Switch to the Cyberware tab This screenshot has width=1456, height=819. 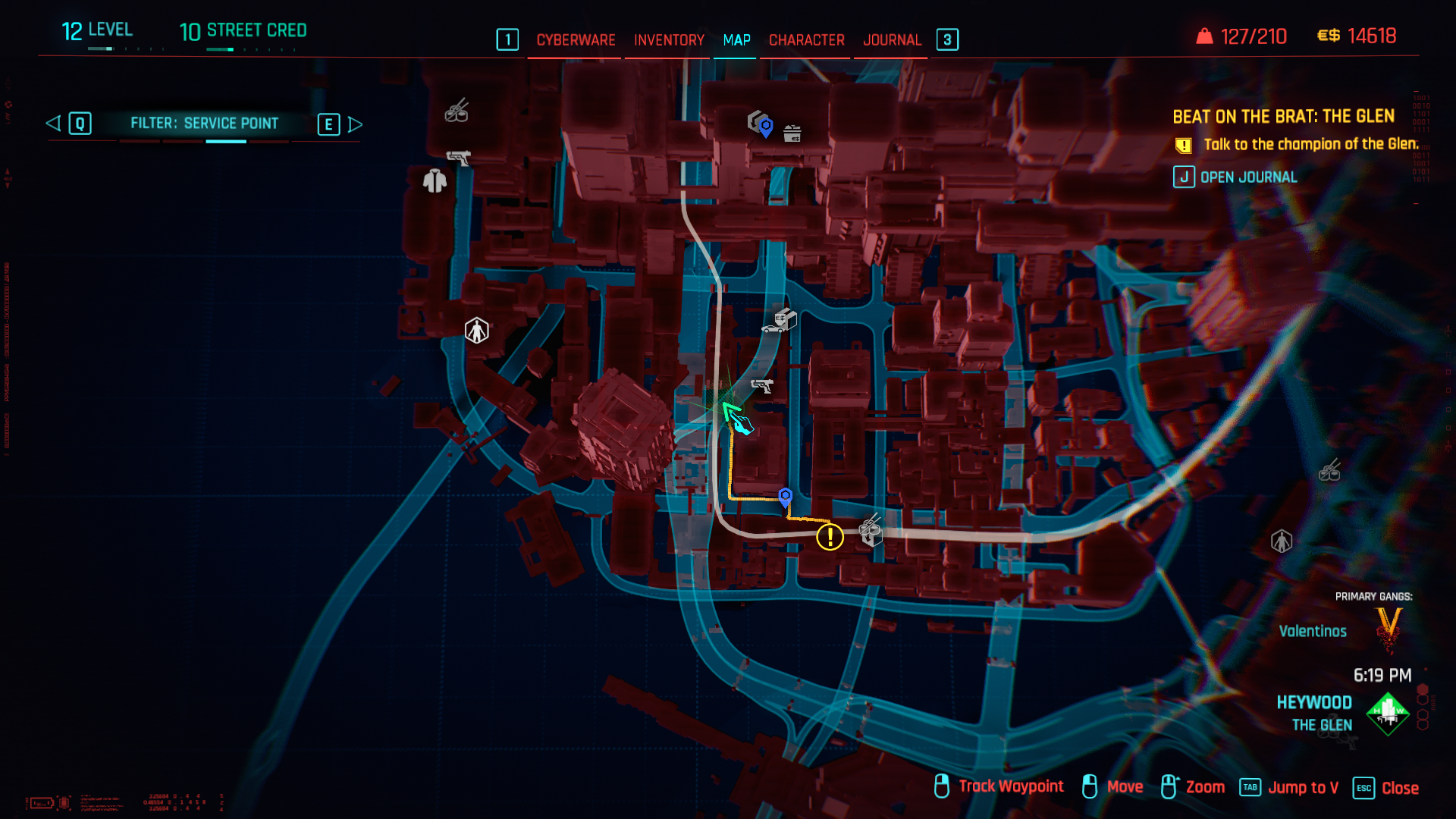click(x=576, y=40)
